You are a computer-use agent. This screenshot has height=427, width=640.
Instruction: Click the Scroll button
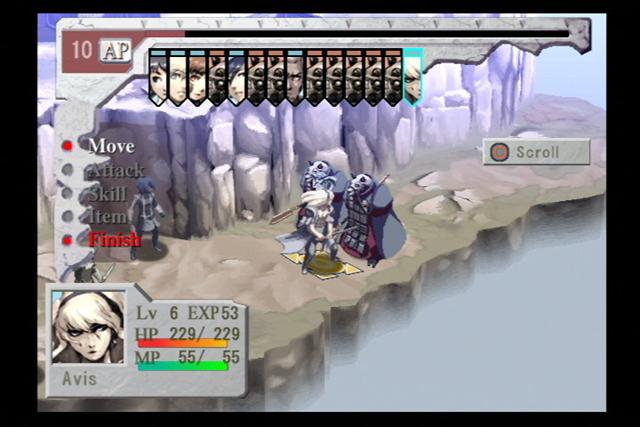[536, 152]
